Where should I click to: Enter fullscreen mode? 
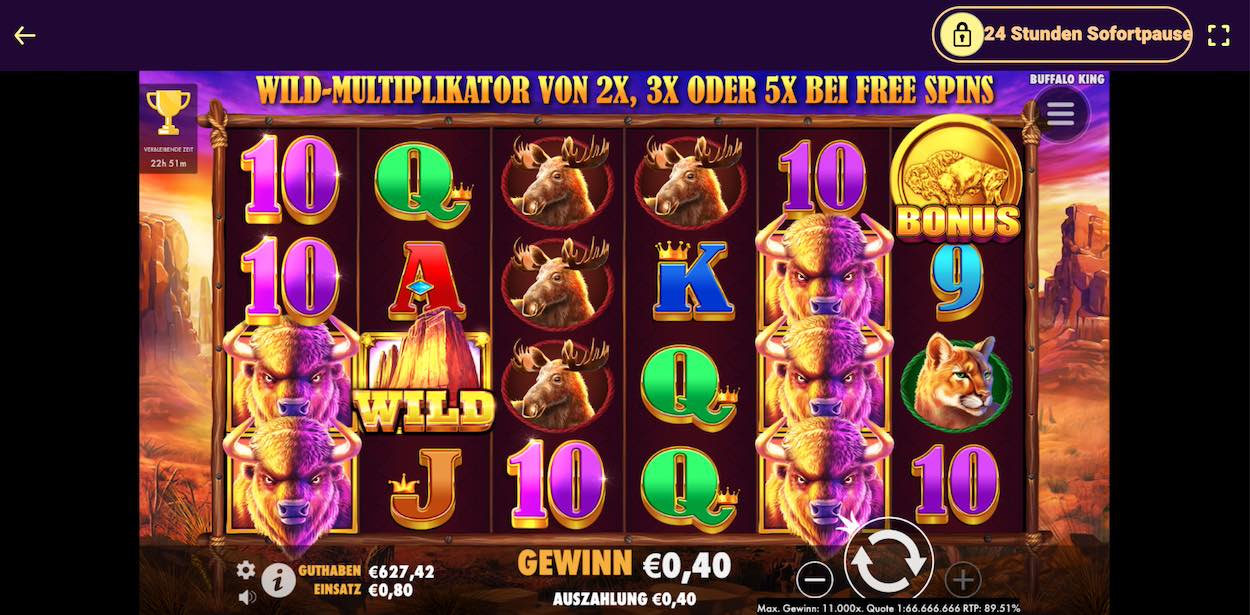point(1218,36)
